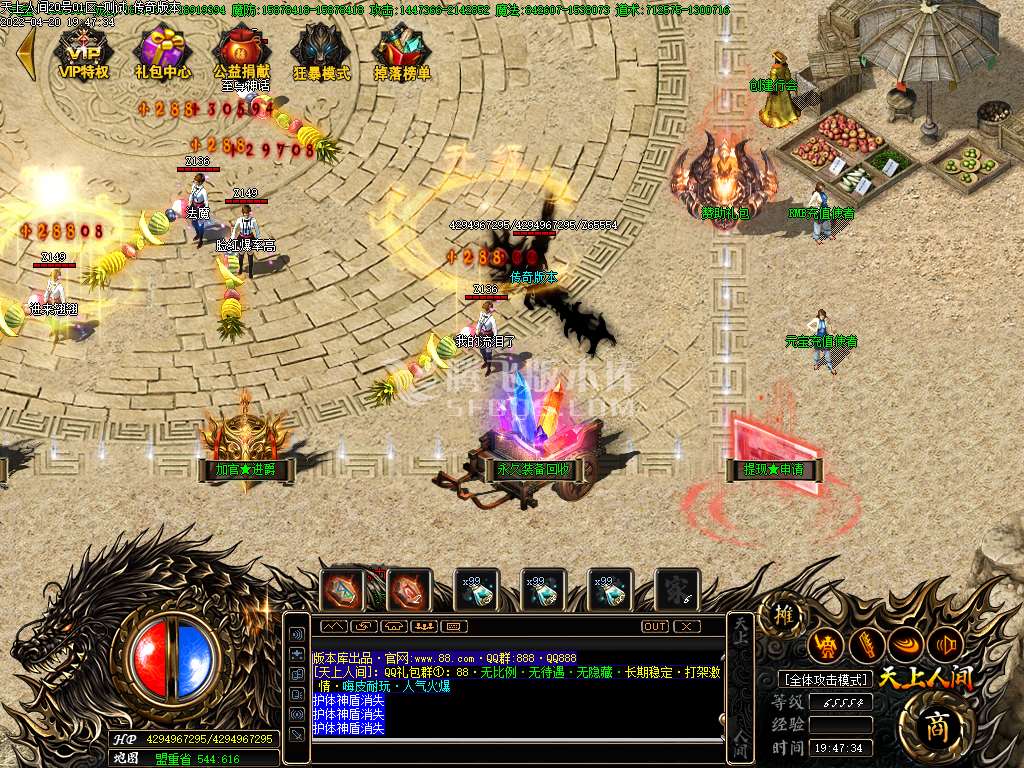
Task: Open the keyboard icon button above chat
Action: [453, 626]
